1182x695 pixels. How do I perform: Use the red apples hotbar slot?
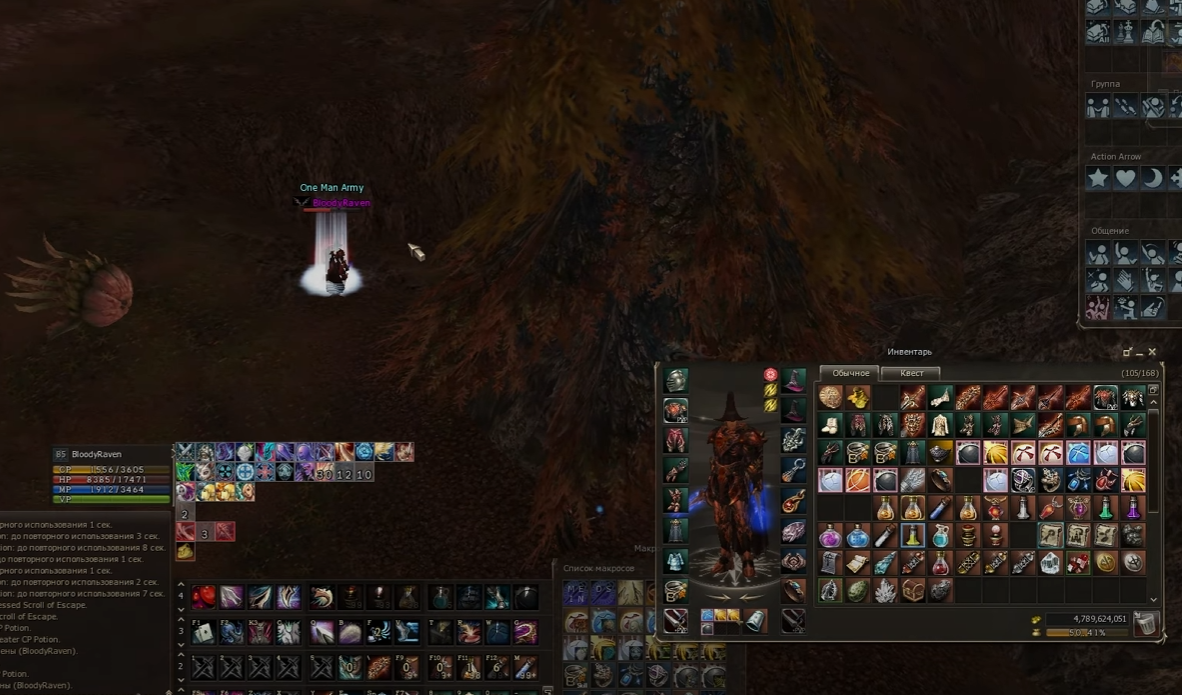pyautogui.click(x=204, y=598)
